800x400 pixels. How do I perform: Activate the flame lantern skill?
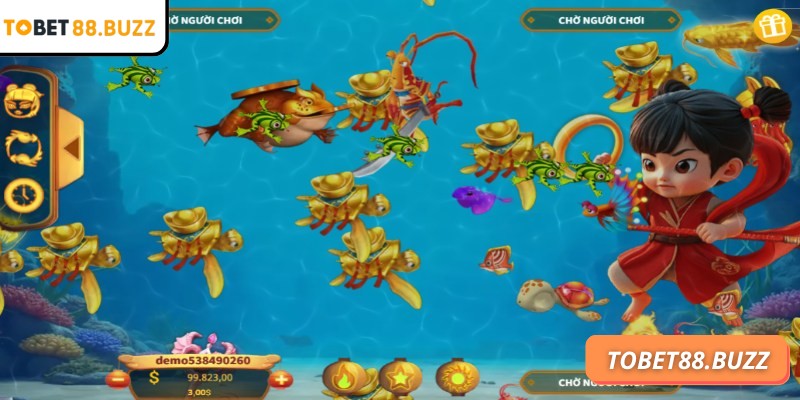point(342,377)
